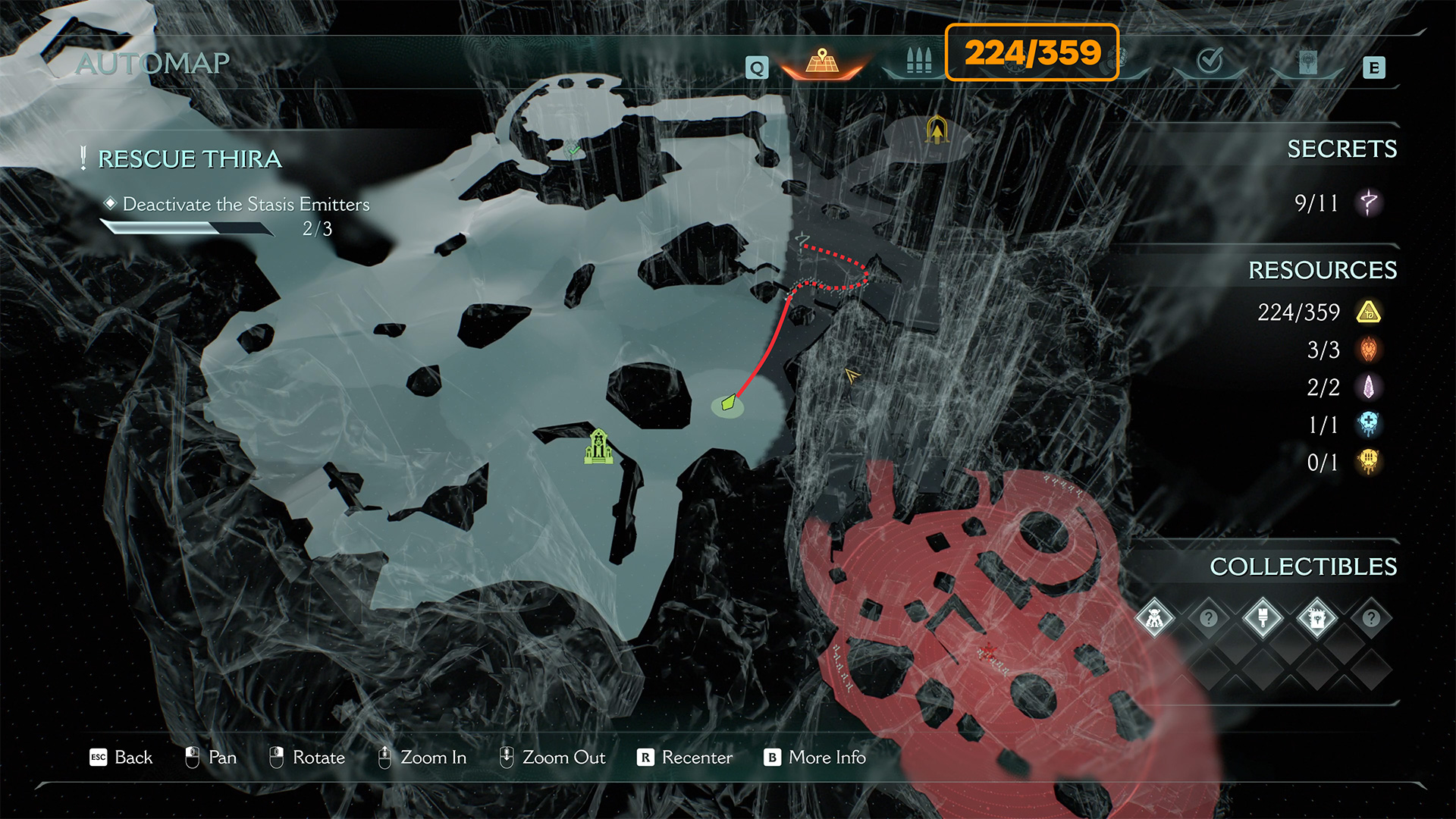The height and width of the screenshot is (819, 1456).
Task: Switch to the ammo bullets tab
Action: (918, 61)
